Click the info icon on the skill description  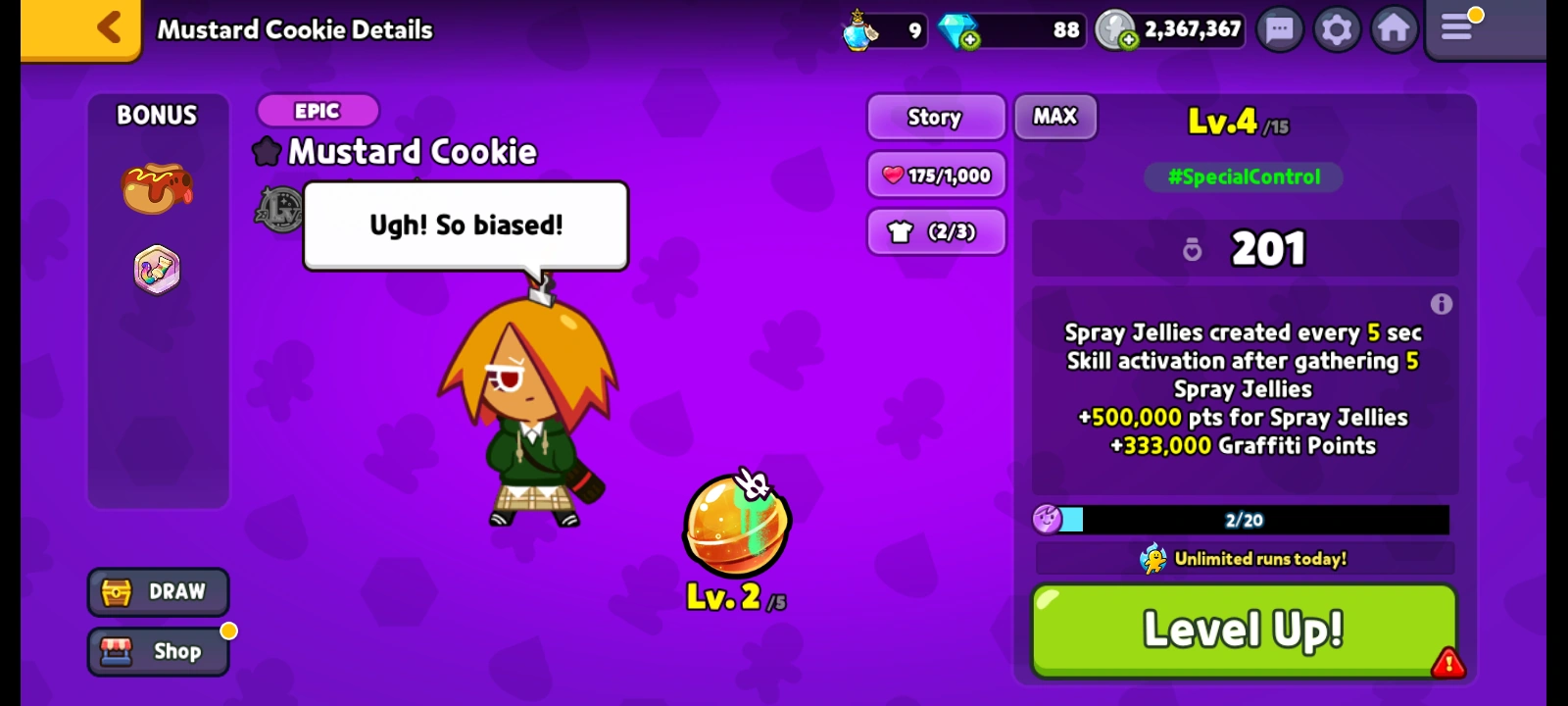(x=1442, y=304)
